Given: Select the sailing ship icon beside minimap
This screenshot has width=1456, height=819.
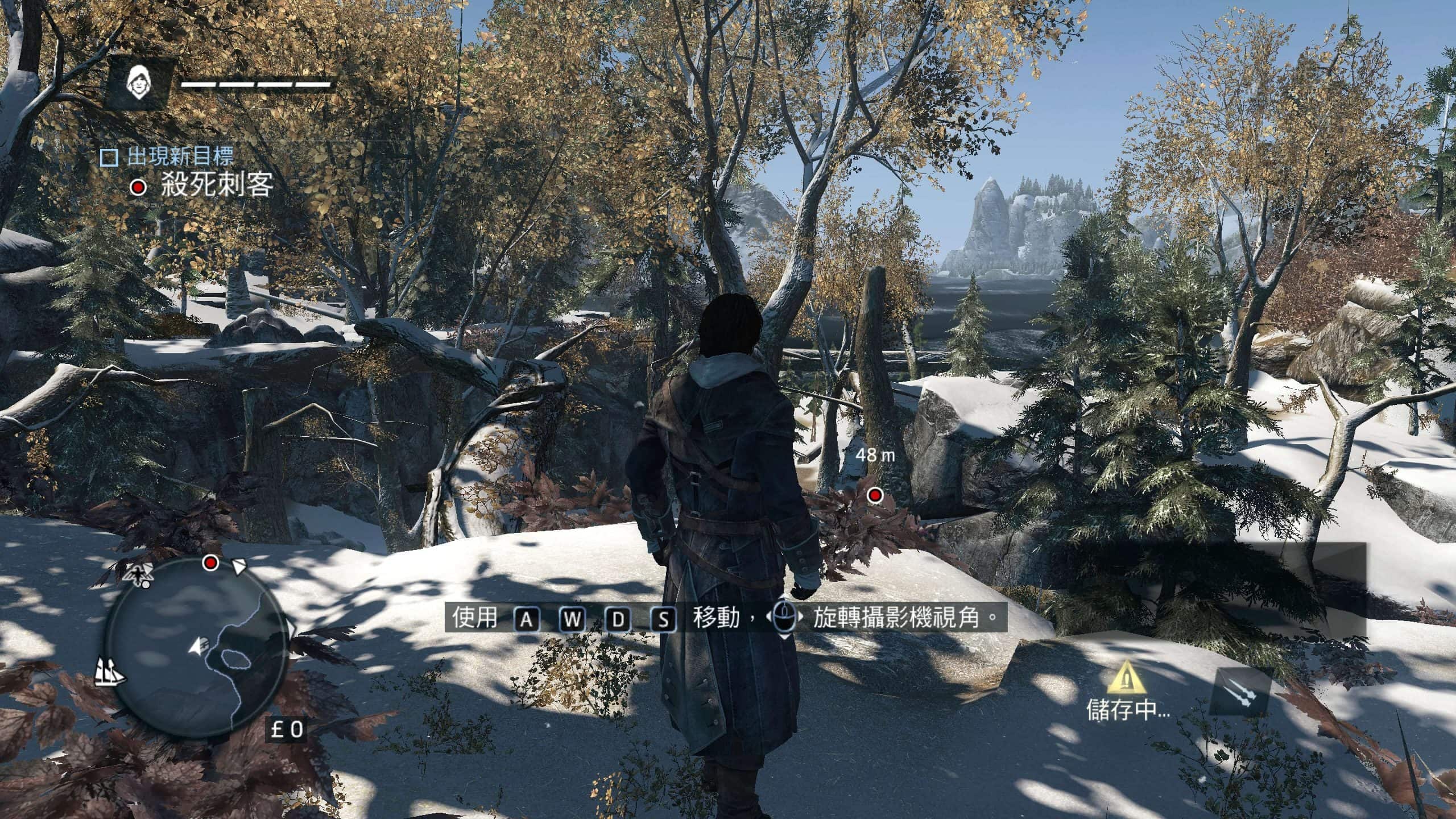Looking at the screenshot, I should [x=110, y=673].
